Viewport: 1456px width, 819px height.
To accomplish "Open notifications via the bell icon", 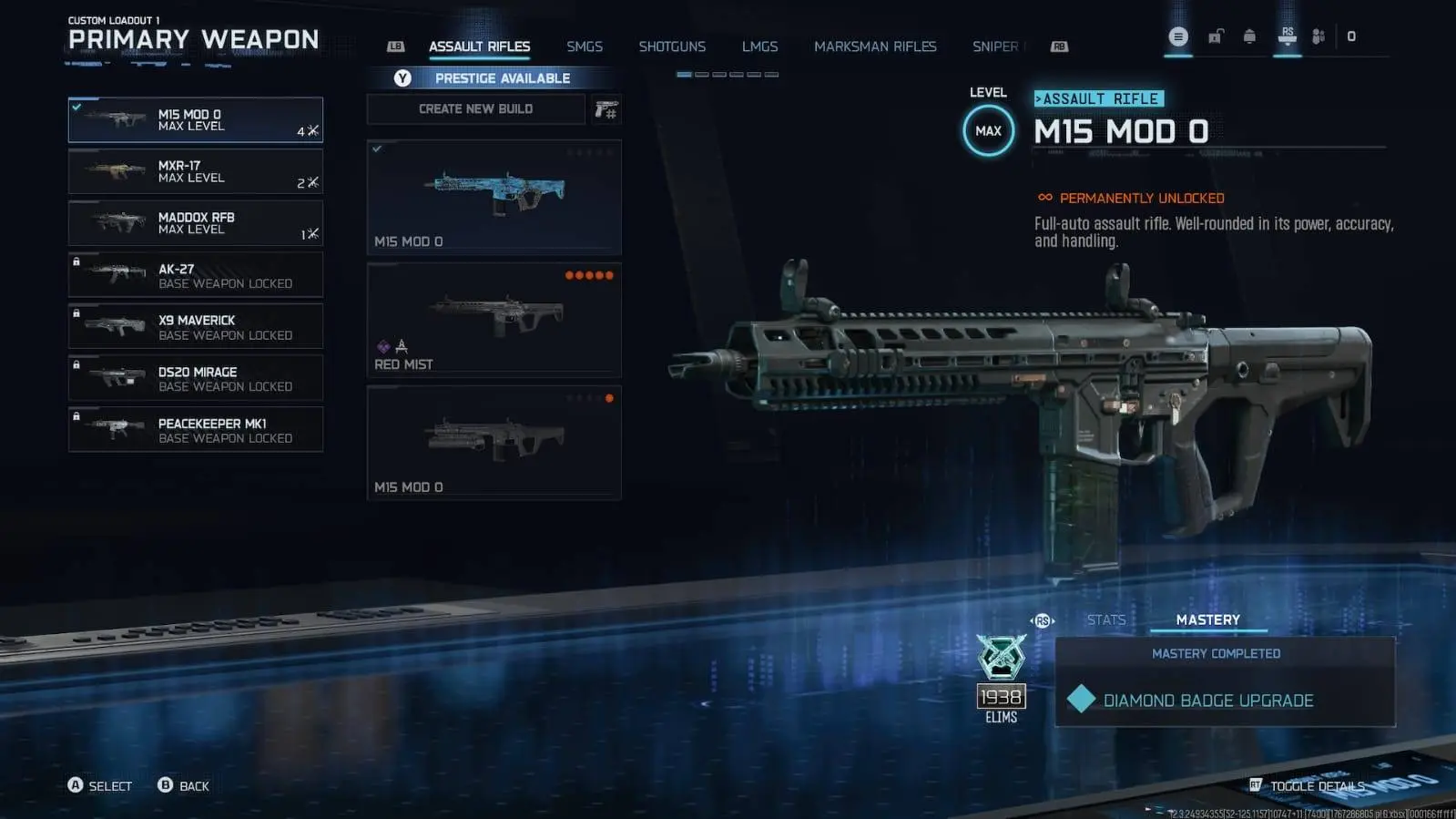I will pos(1250,36).
